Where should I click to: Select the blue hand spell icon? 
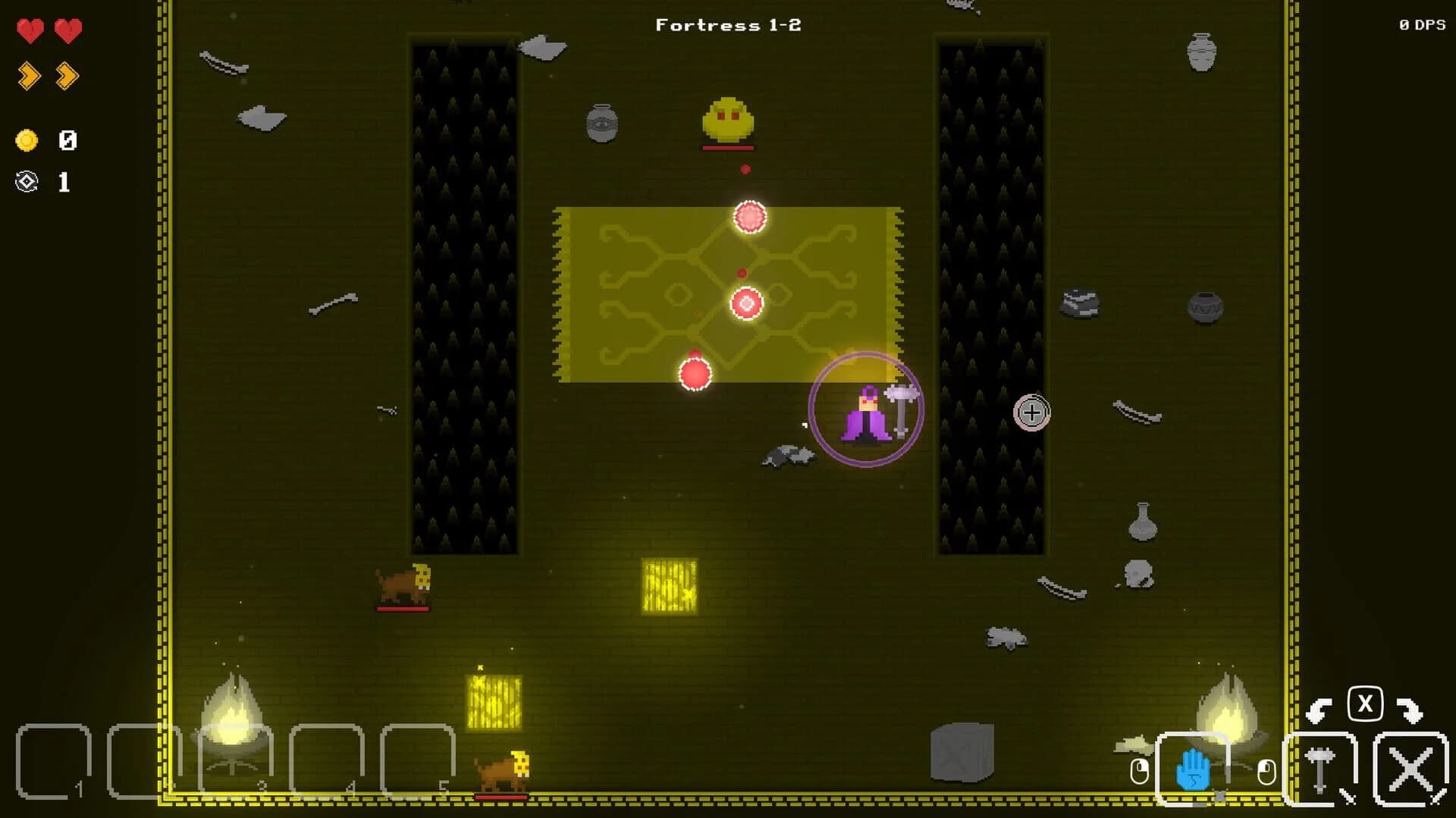(1195, 769)
